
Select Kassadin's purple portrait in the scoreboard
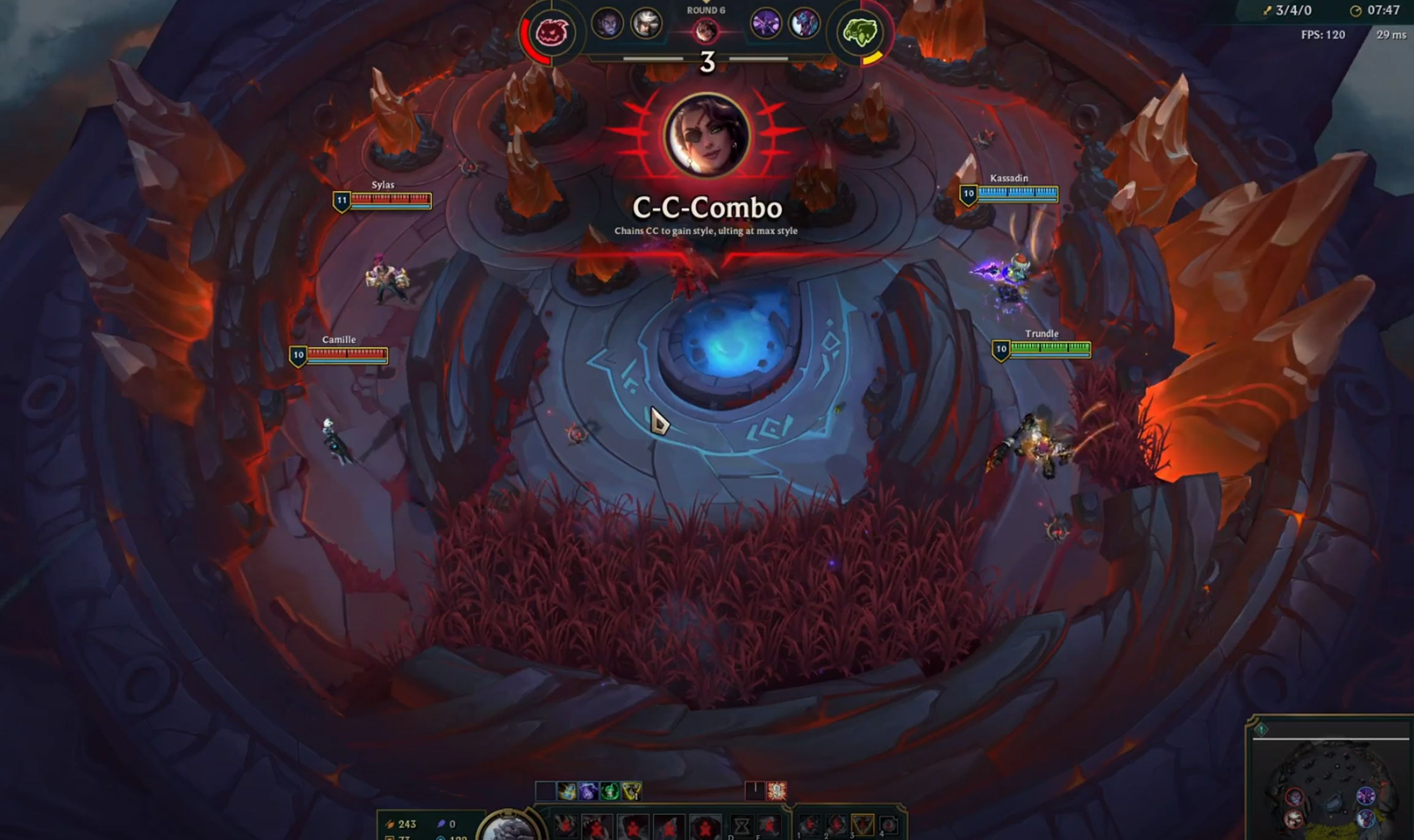pyautogui.click(x=766, y=24)
